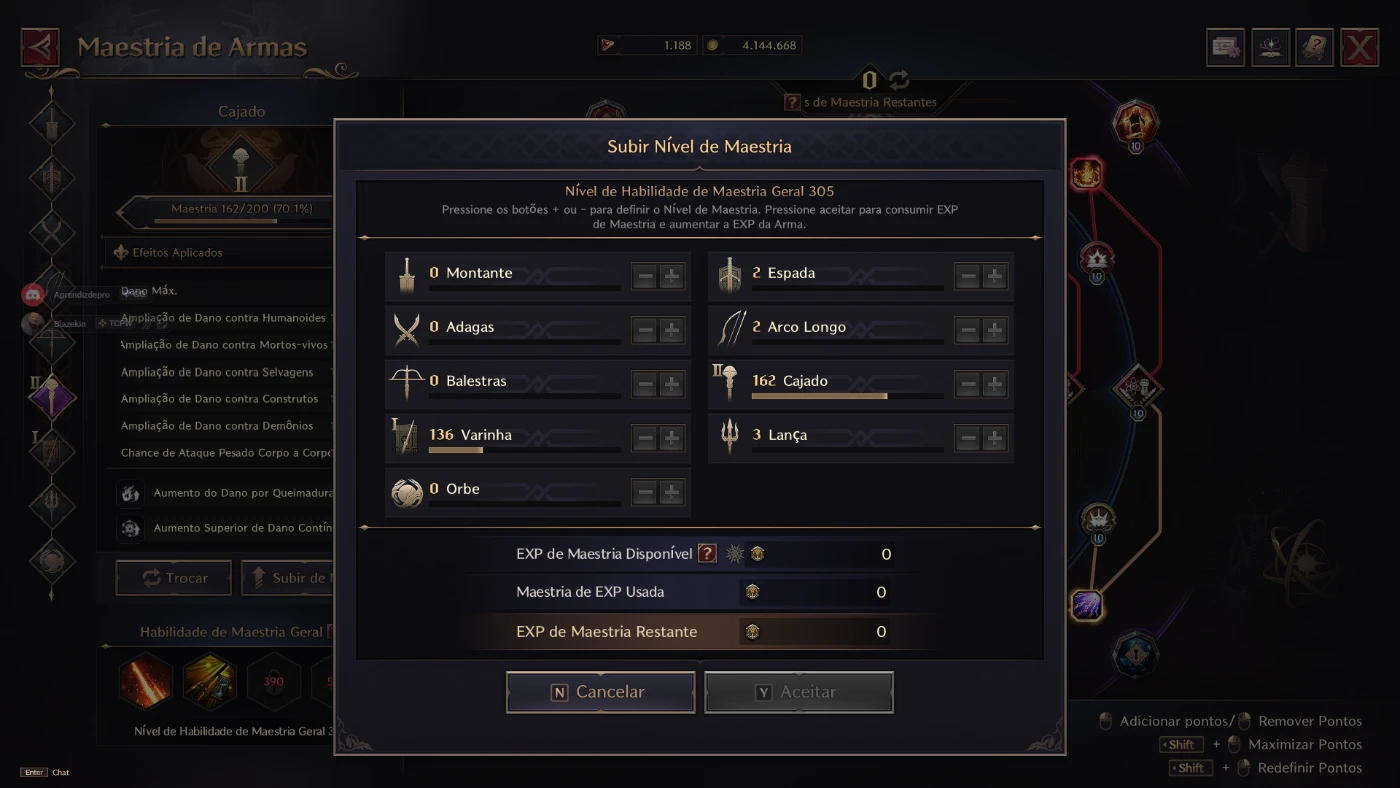Go back using the top-left arrow

(x=40, y=47)
